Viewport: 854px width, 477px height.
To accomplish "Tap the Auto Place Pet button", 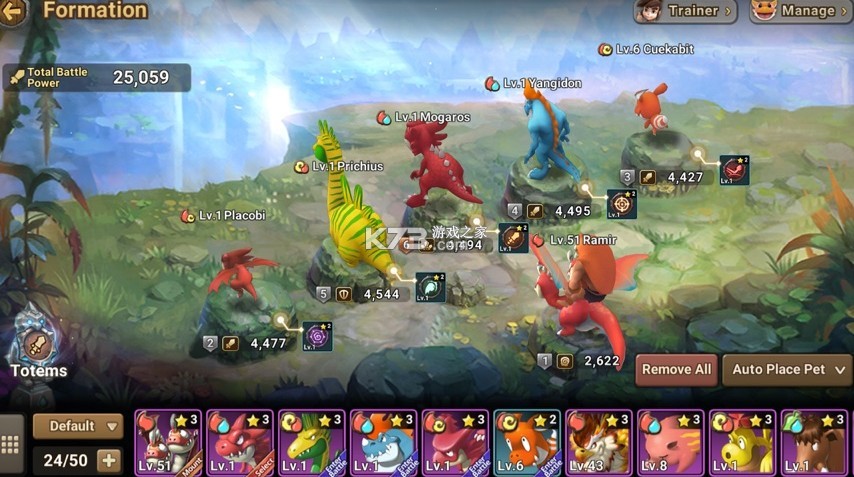I will pyautogui.click(x=786, y=369).
